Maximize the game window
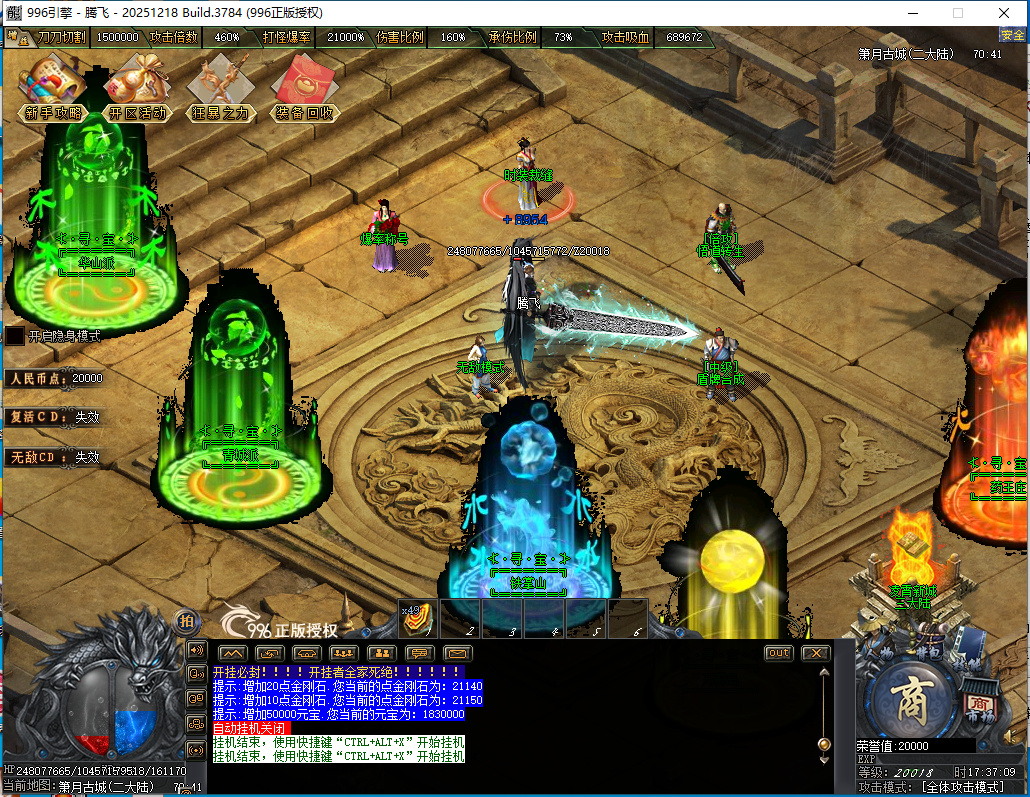 pos(958,13)
